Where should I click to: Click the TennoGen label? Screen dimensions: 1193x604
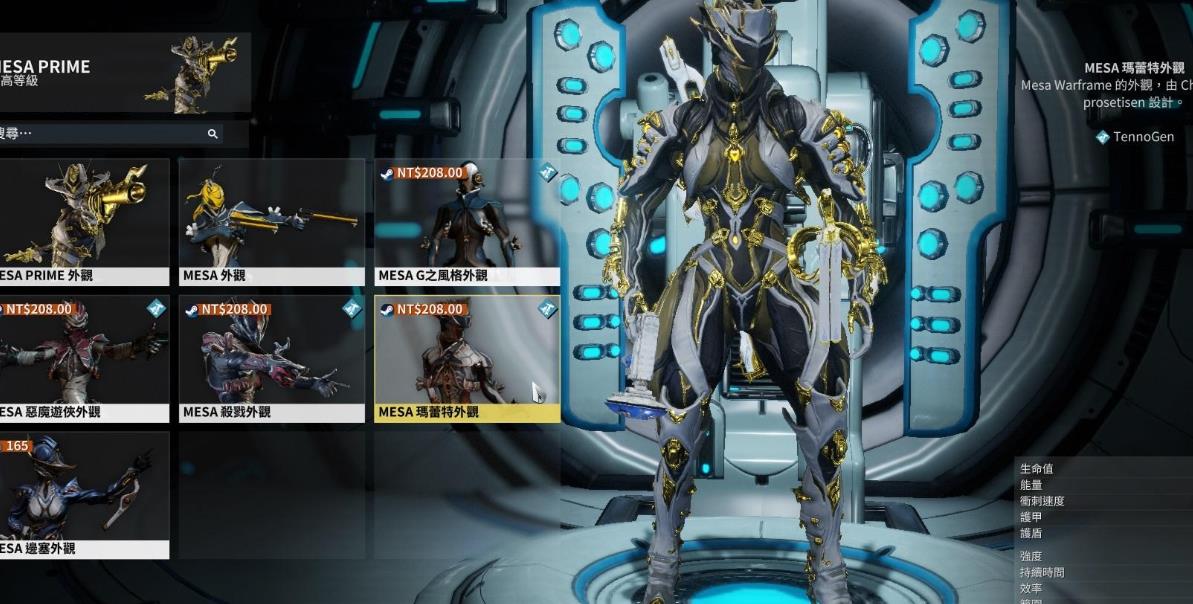1143,137
